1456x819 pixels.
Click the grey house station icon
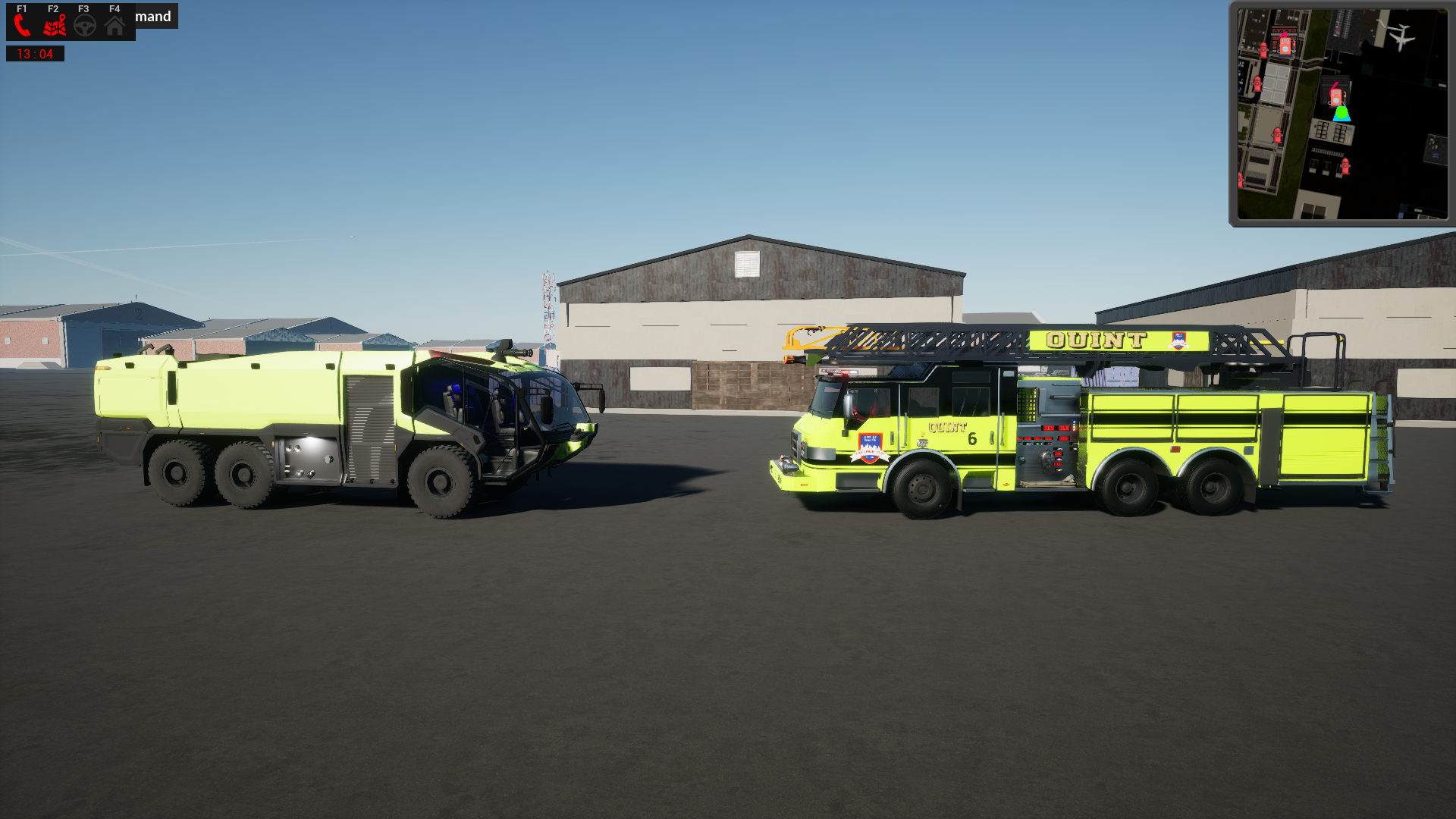click(115, 27)
